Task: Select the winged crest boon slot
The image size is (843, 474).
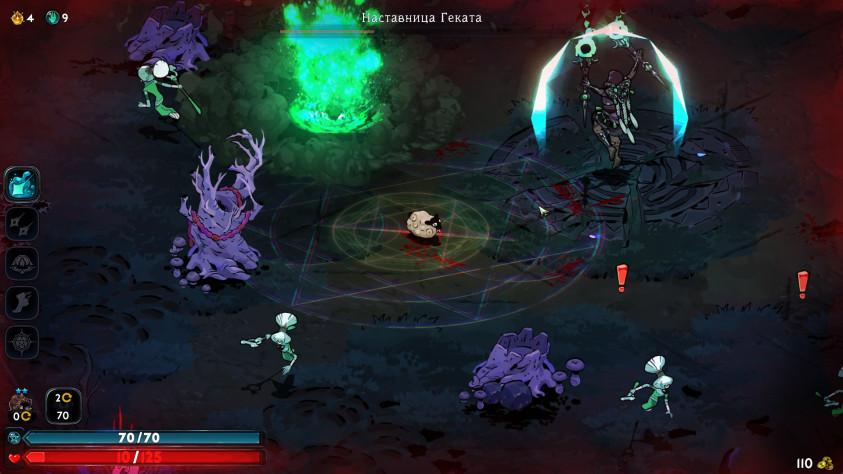Action: click(x=22, y=263)
